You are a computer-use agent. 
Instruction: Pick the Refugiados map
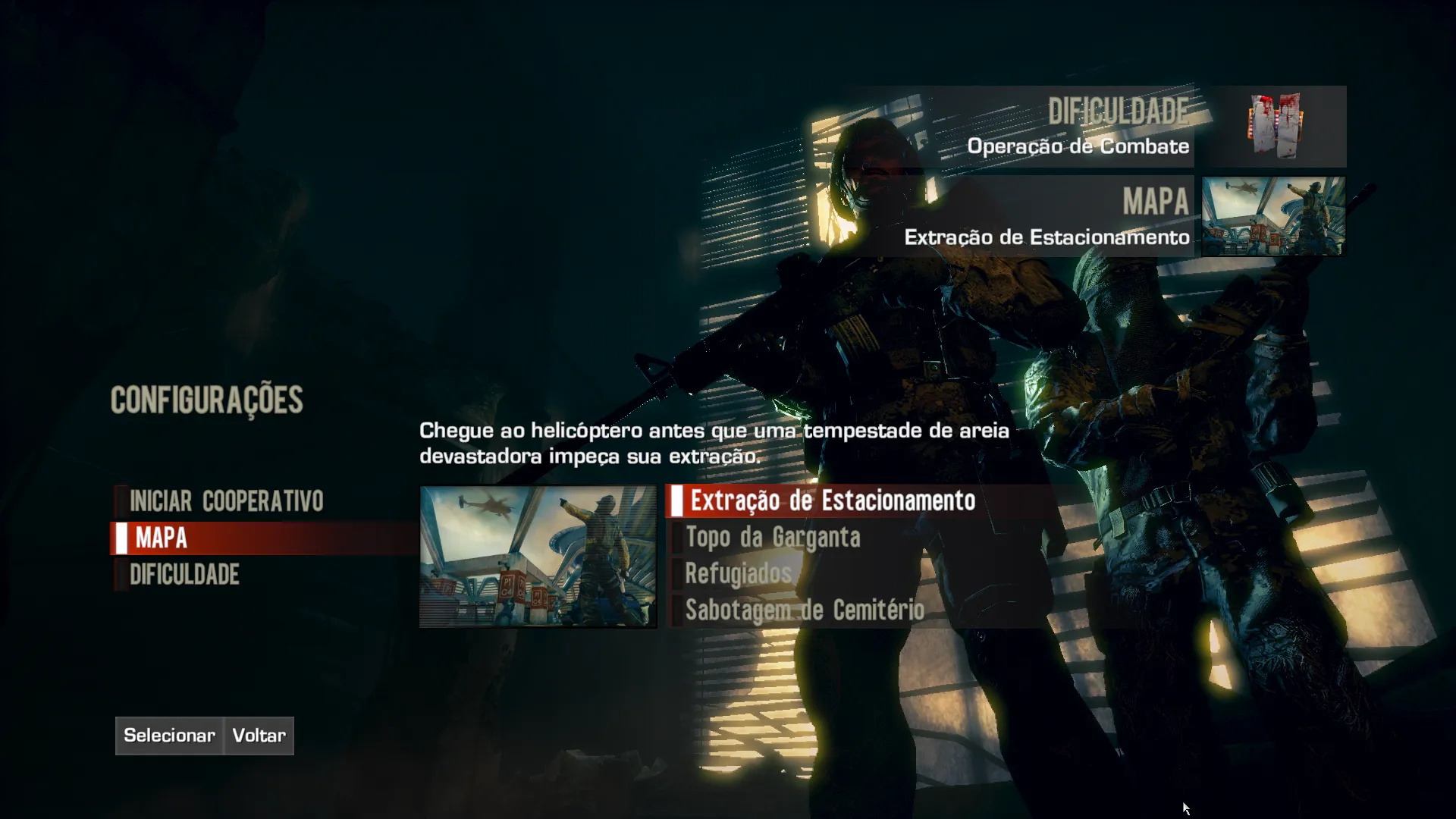pyautogui.click(x=738, y=574)
